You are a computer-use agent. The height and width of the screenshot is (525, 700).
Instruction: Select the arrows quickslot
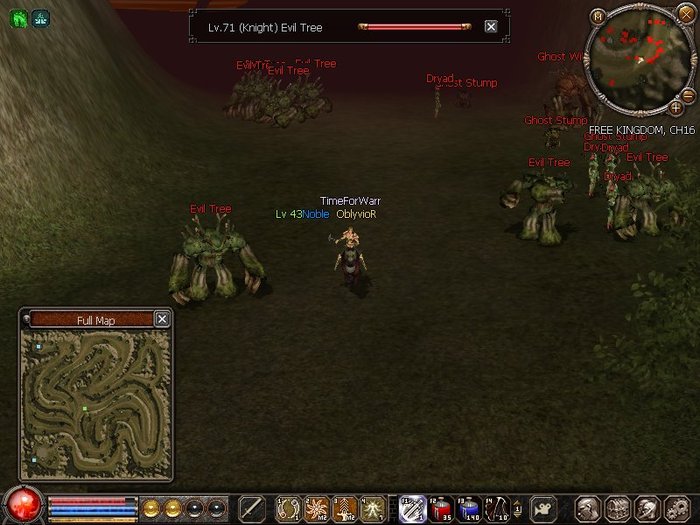pos(496,508)
